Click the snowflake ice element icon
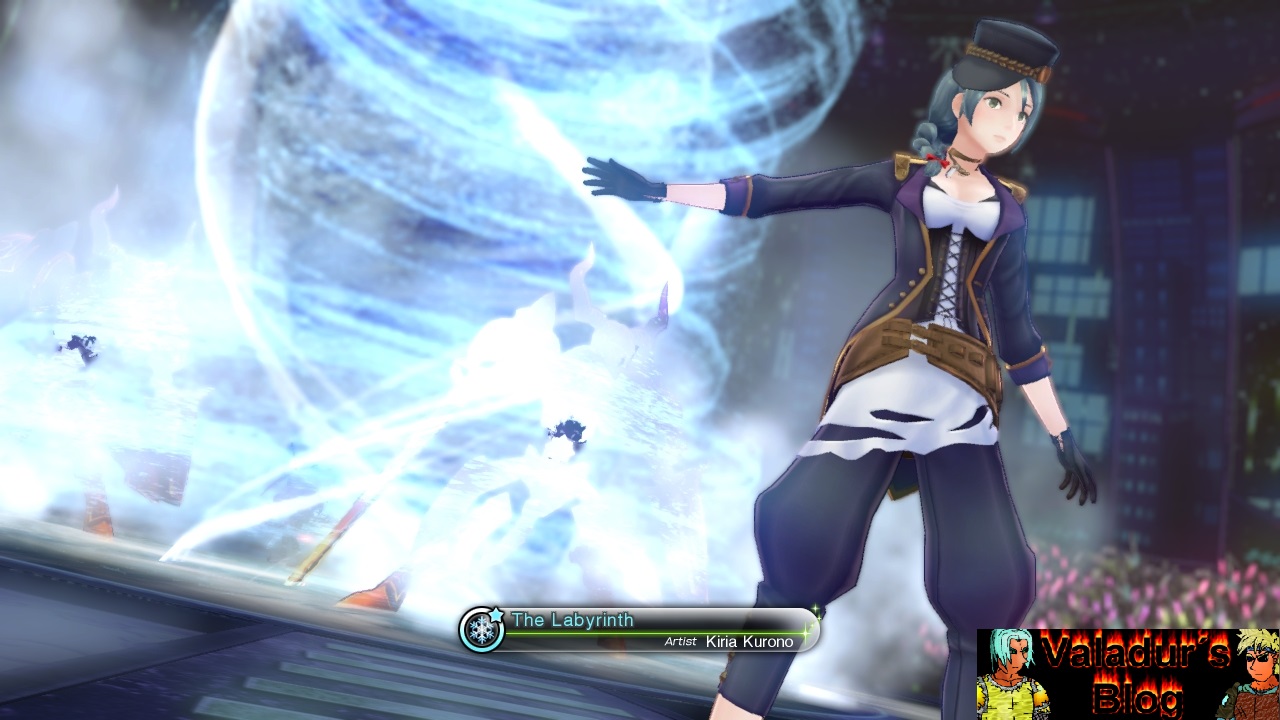This screenshot has height=720, width=1280. [x=483, y=630]
